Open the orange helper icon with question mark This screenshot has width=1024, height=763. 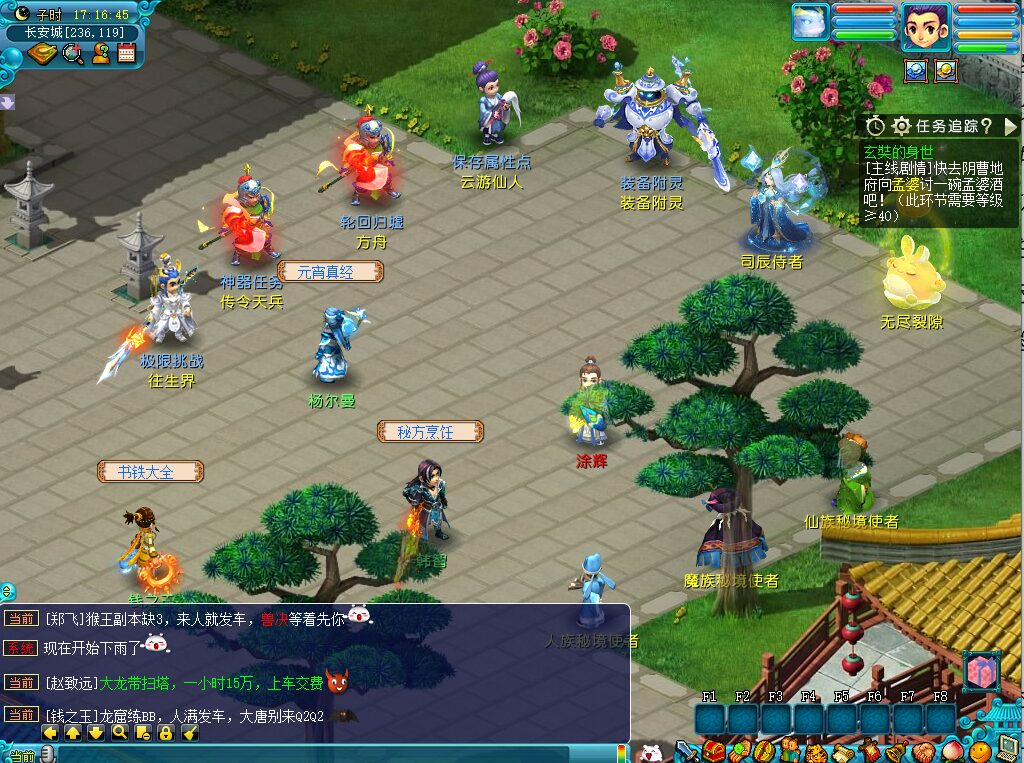pyautogui.click(x=100, y=53)
